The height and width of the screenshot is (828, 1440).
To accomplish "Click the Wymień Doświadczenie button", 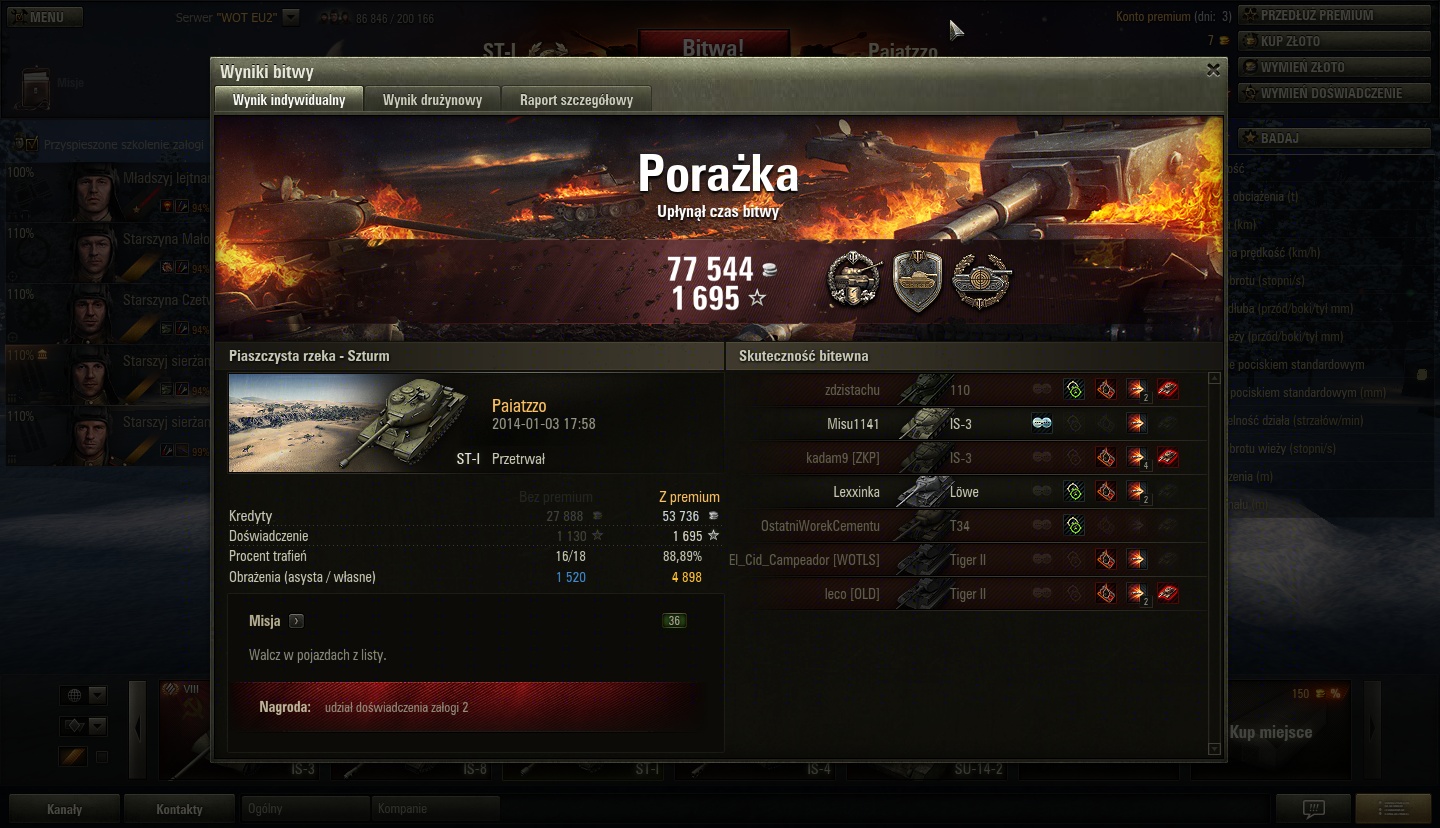I will coord(1334,93).
